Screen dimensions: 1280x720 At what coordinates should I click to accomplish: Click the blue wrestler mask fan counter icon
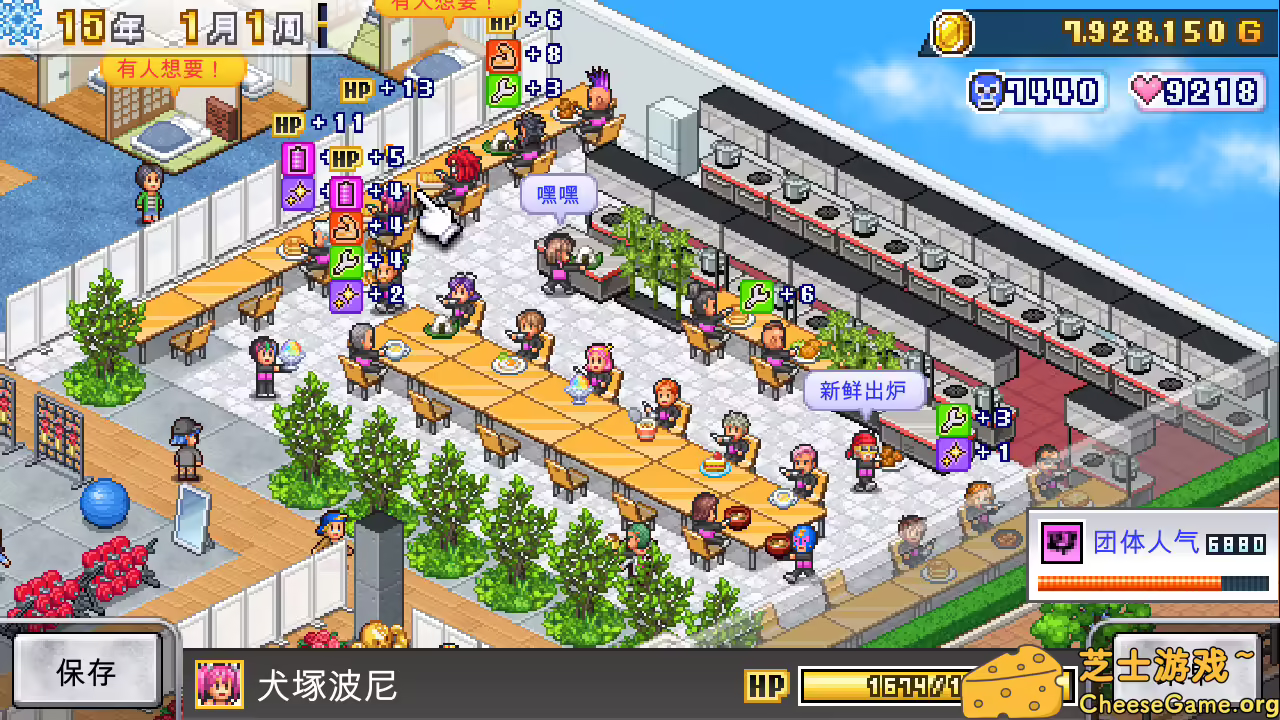tap(986, 92)
